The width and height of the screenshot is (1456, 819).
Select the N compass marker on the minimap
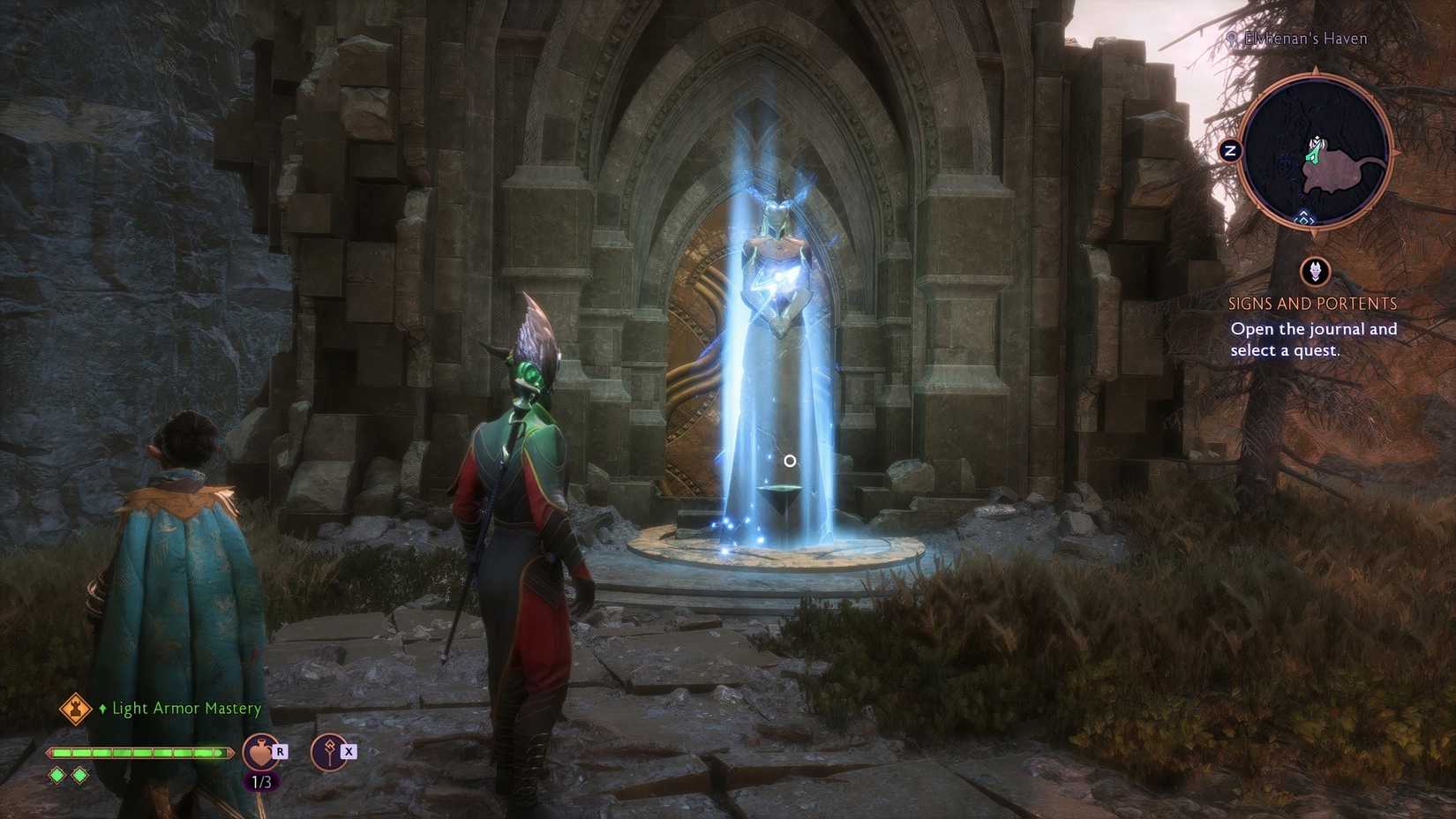(1230, 150)
